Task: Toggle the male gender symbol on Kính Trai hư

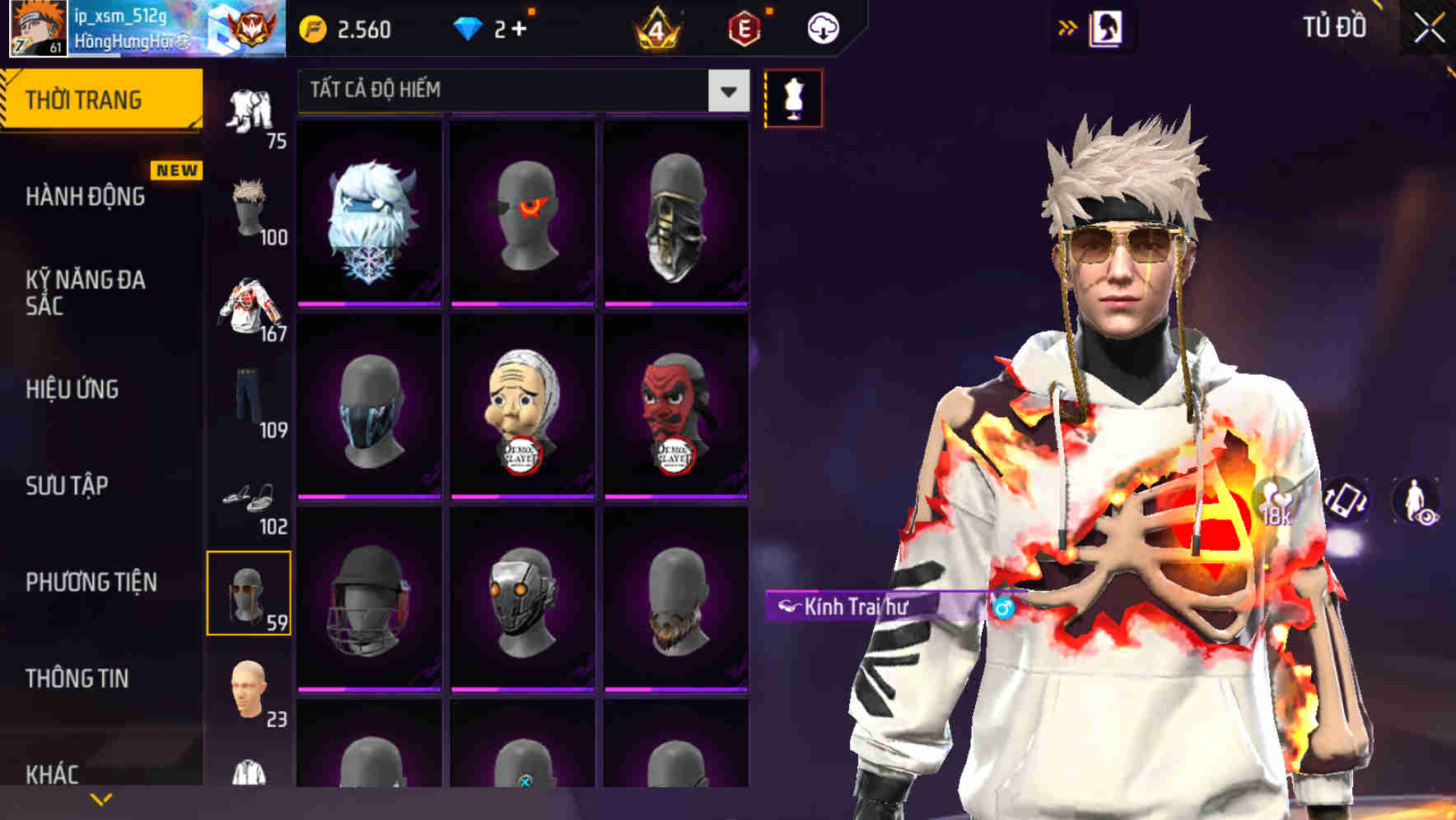Action: coord(1004,608)
